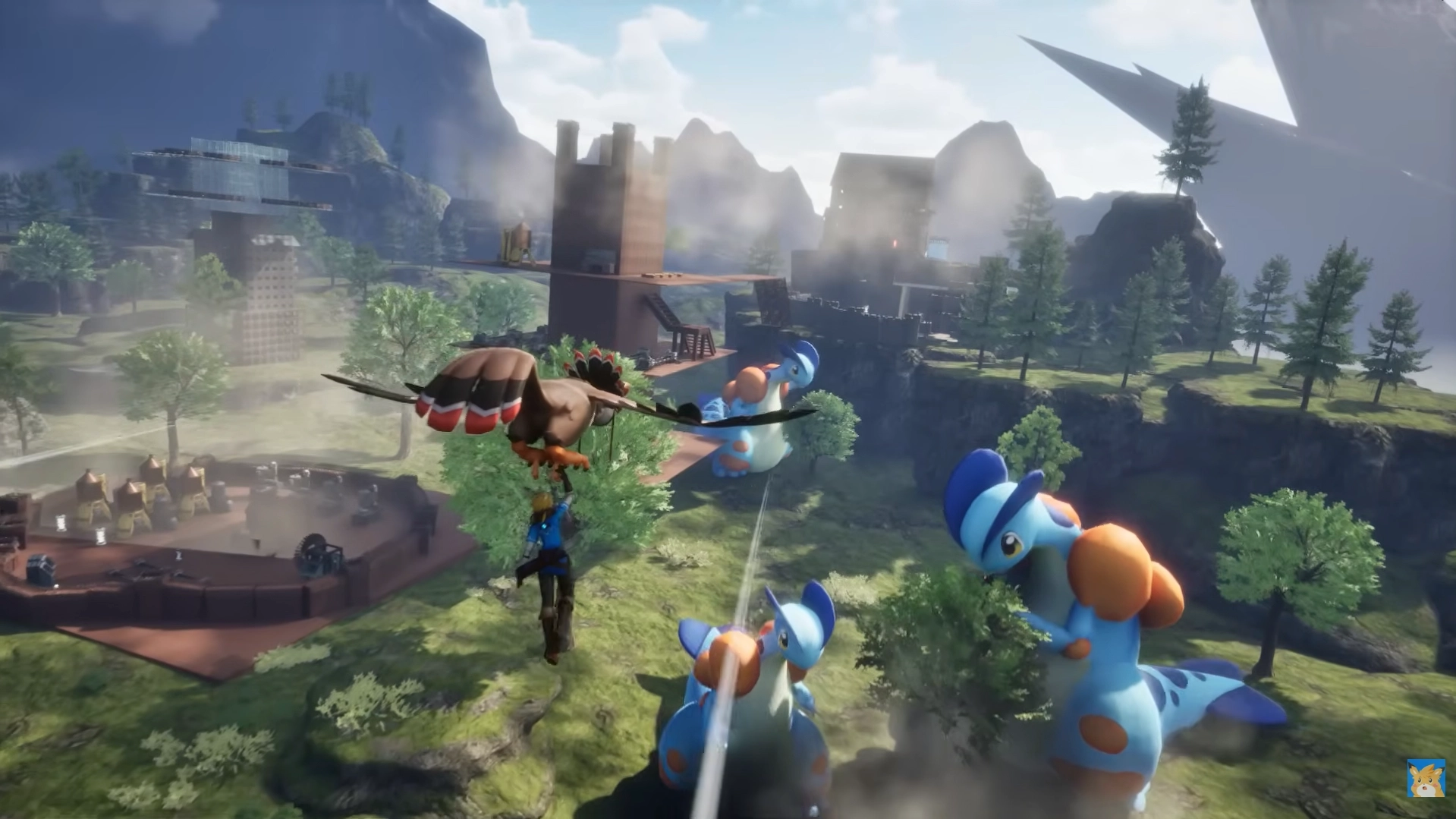This screenshot has width=1456, height=819.
Task: Click the fox channel watermark logo
Action: click(1425, 778)
